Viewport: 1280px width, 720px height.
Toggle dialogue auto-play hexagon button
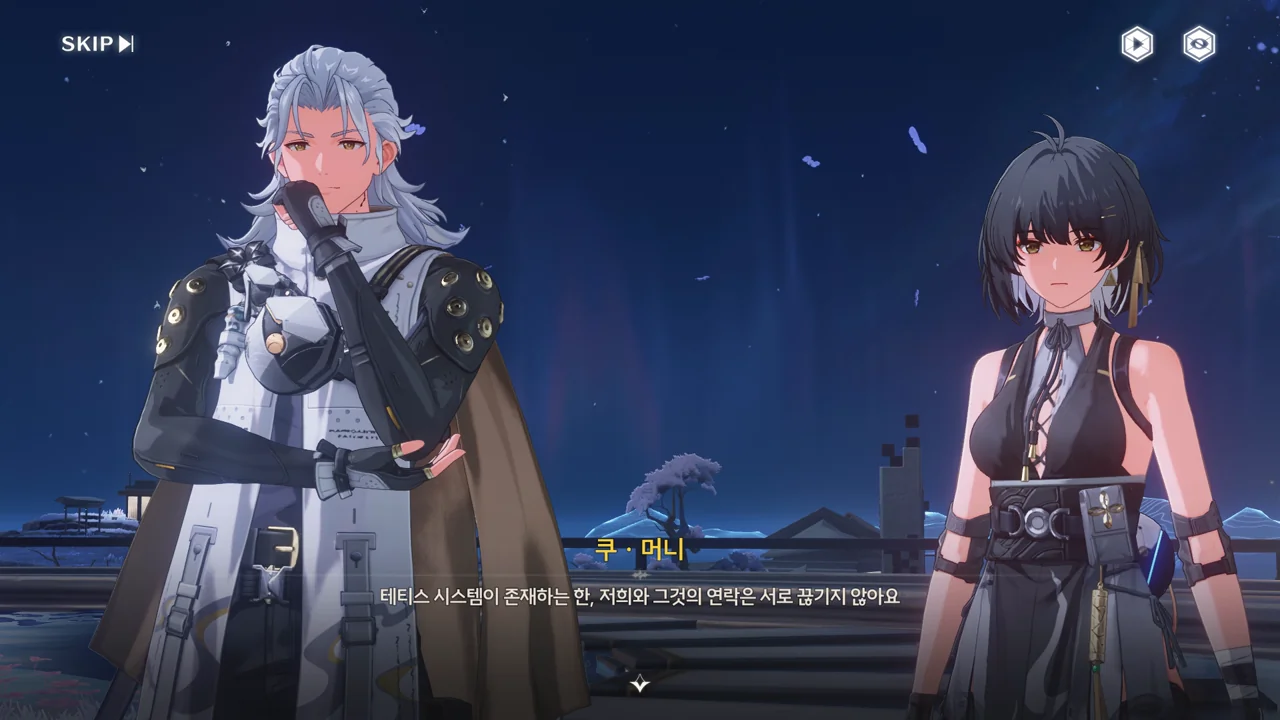coord(1137,44)
